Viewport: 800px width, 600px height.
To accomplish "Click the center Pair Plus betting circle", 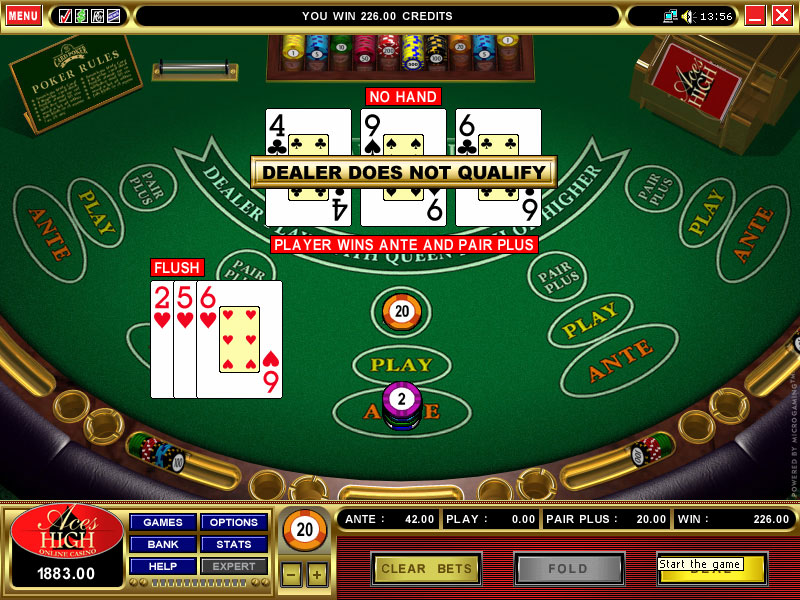I will click(x=400, y=312).
